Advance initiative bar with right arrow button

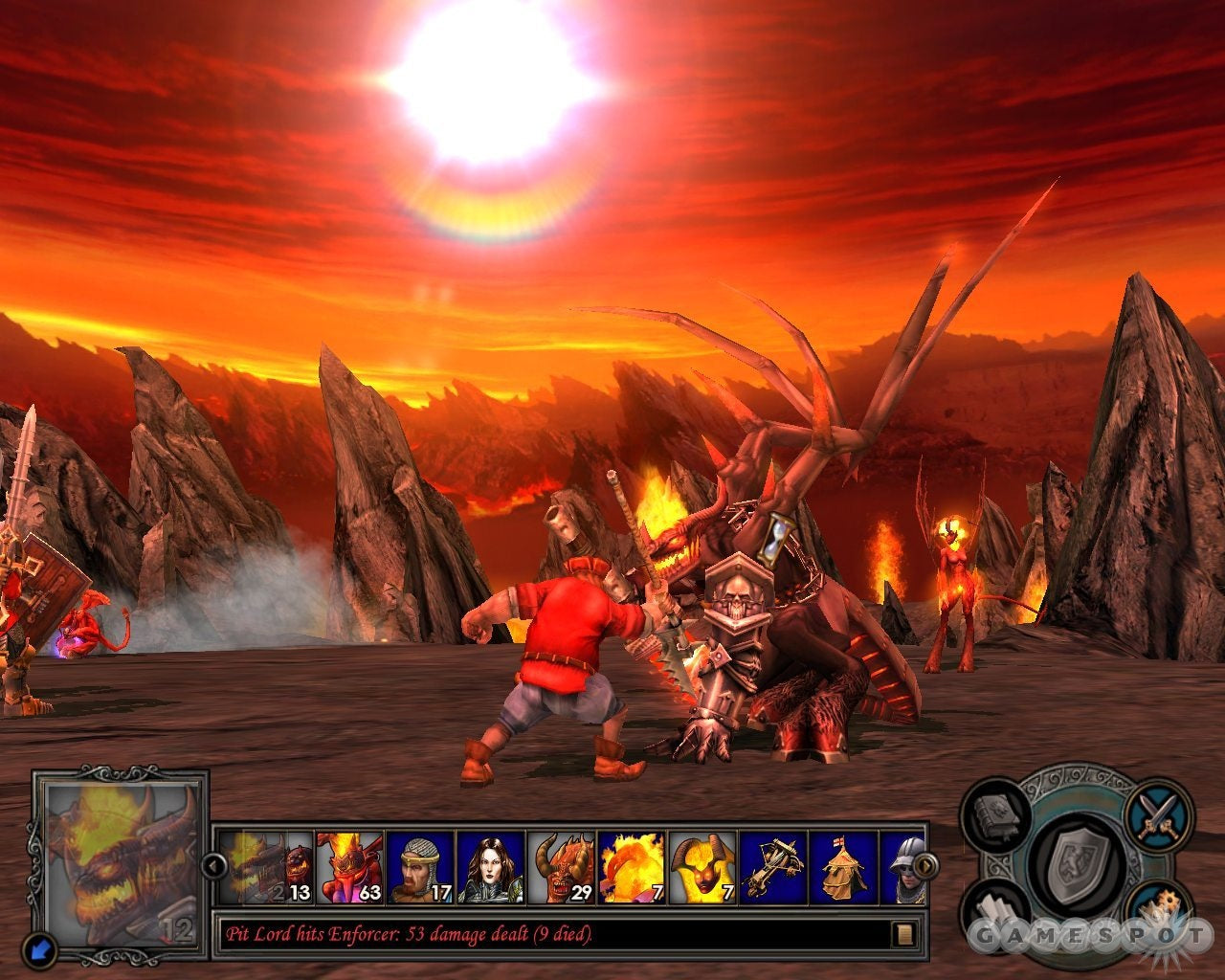[x=924, y=867]
